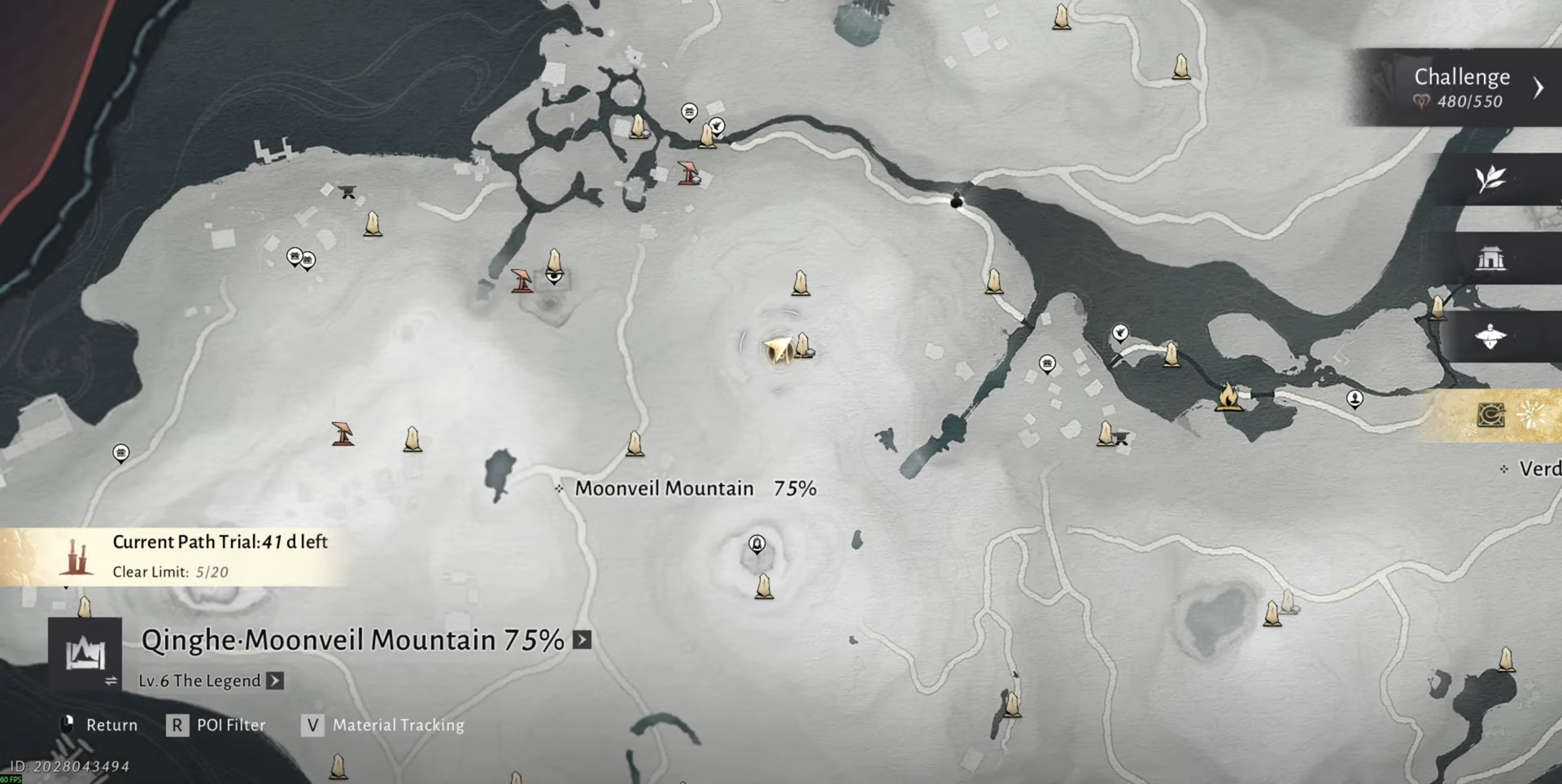Open the Challenge panel
Viewport: 1562px width, 784px height.
[1462, 87]
